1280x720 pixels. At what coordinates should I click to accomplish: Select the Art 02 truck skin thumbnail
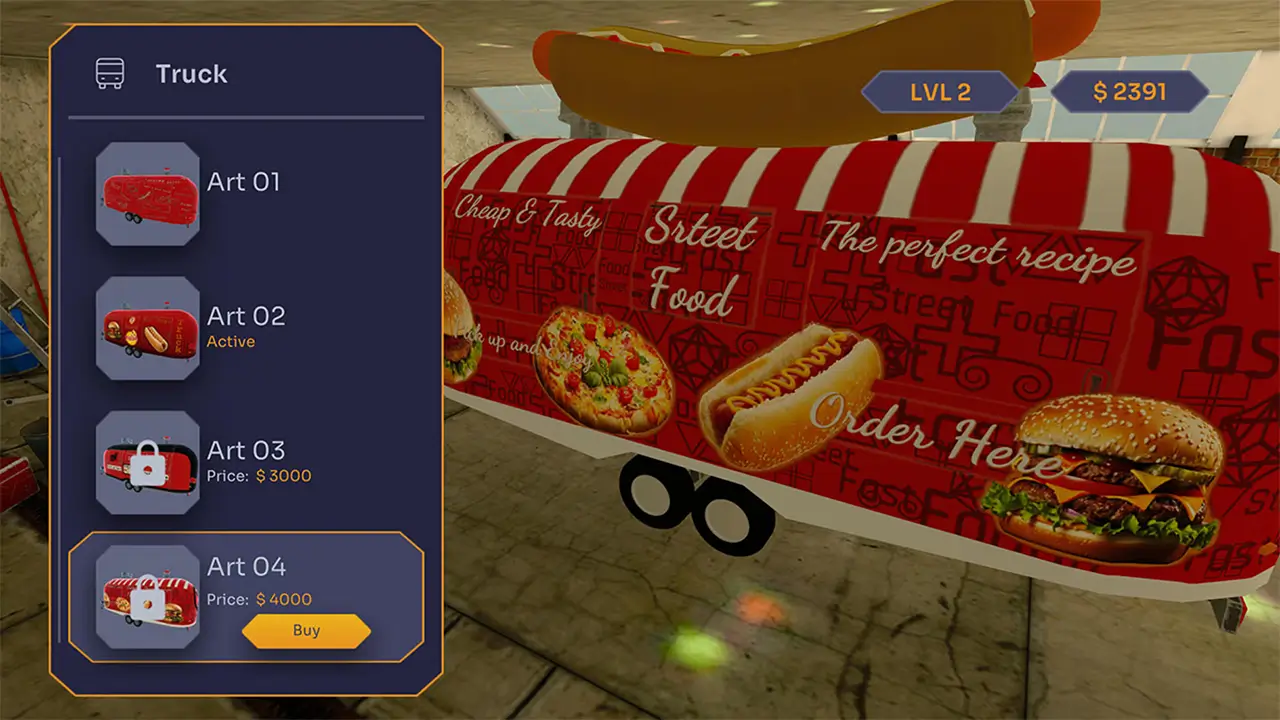coord(147,330)
